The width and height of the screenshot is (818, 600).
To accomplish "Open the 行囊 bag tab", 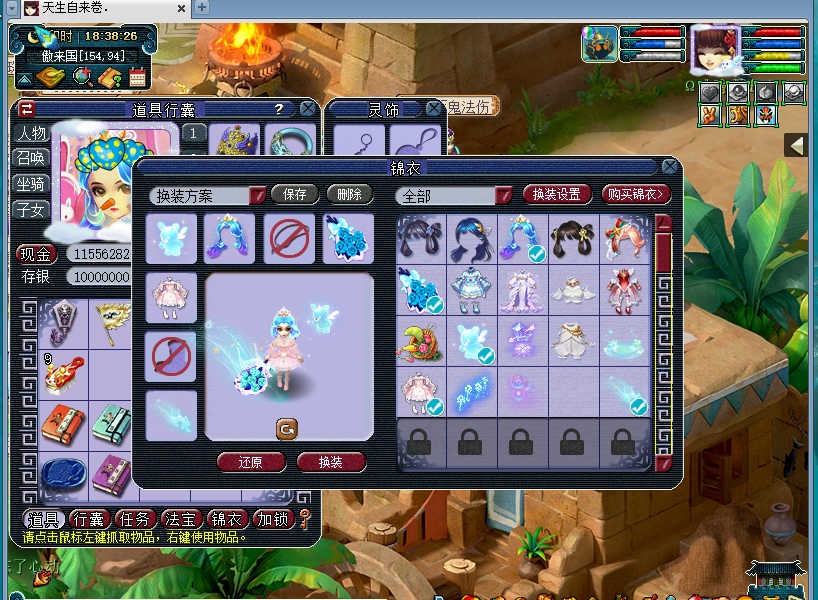I will pyautogui.click(x=88, y=519).
